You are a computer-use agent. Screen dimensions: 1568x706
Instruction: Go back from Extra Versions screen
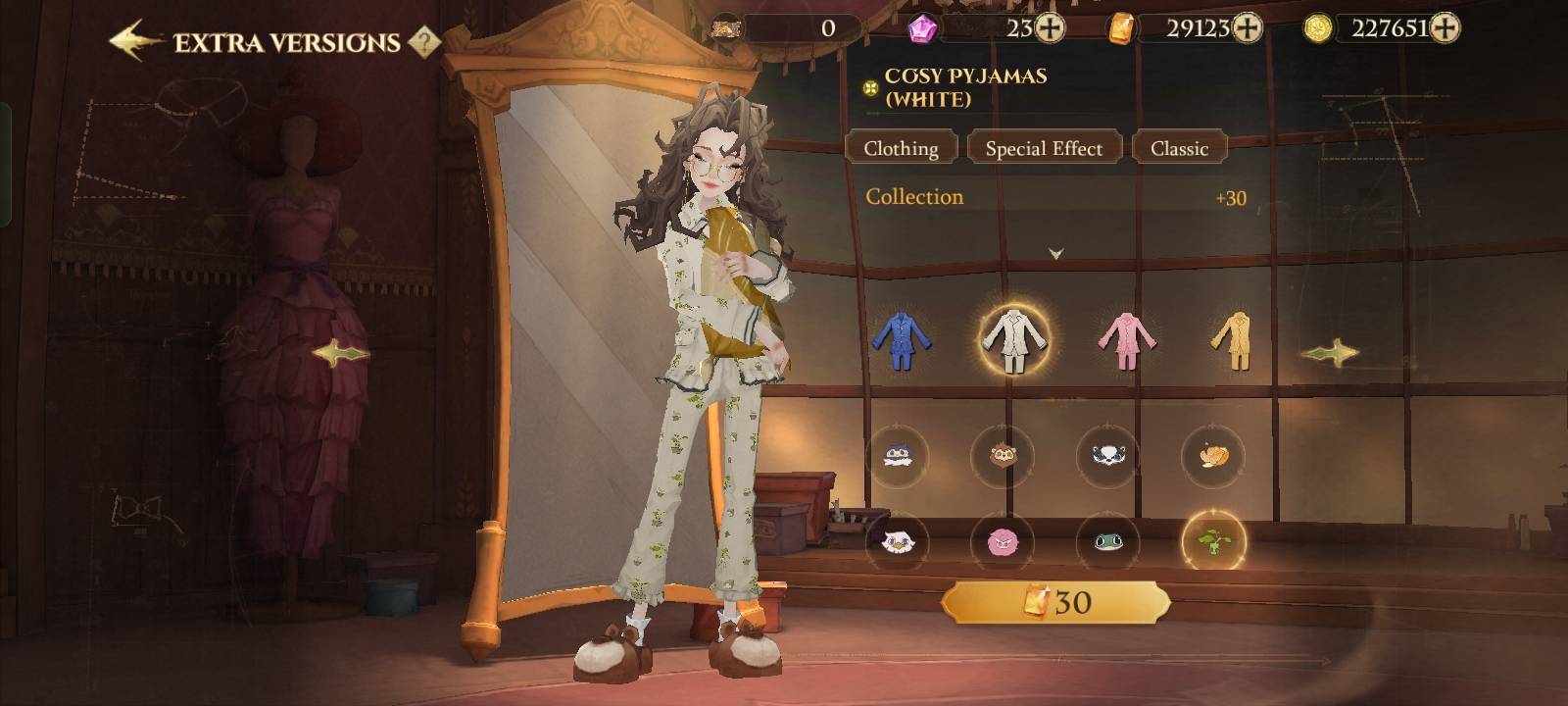click(x=135, y=41)
